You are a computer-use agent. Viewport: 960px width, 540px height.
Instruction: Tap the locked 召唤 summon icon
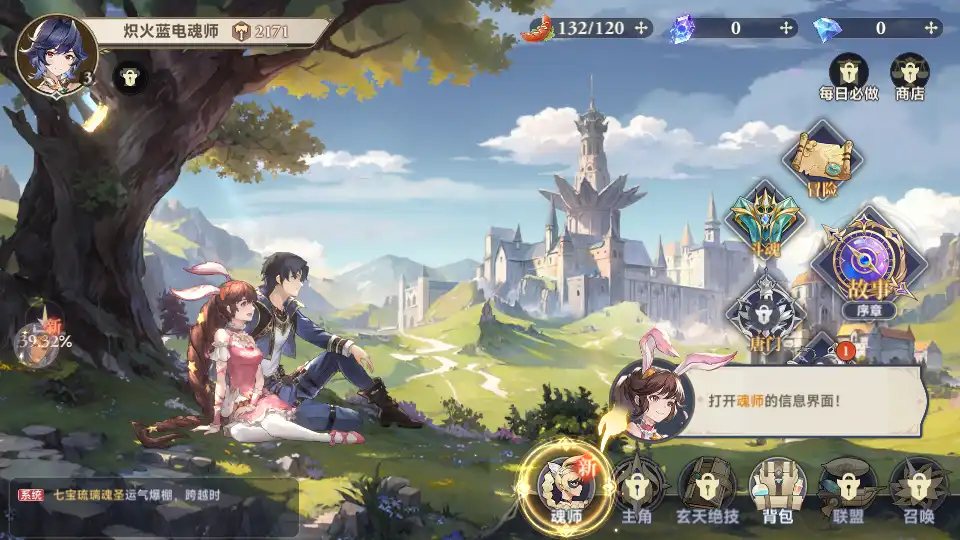pos(918,487)
